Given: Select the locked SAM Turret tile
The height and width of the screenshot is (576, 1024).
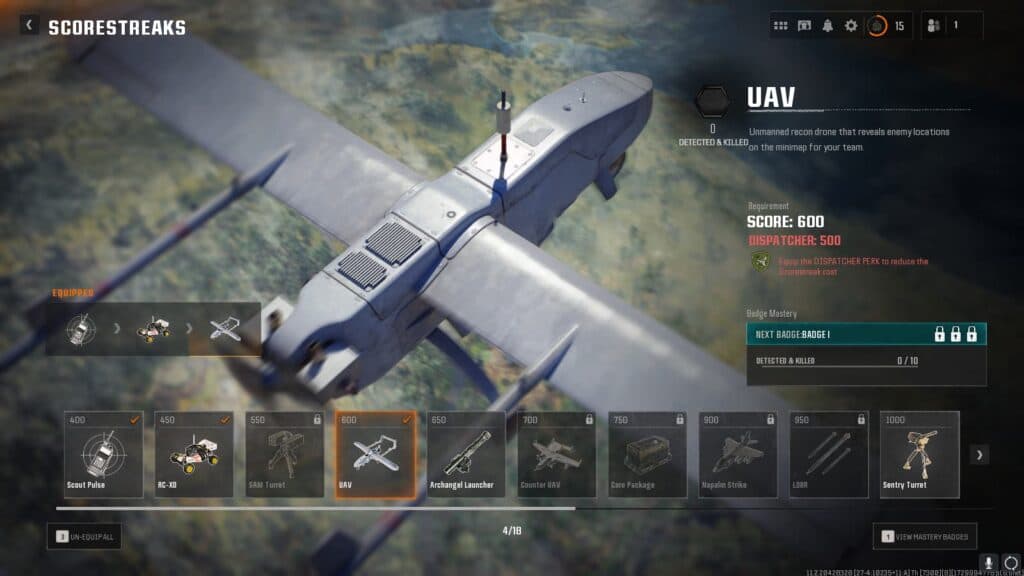Looking at the screenshot, I should click(x=284, y=454).
